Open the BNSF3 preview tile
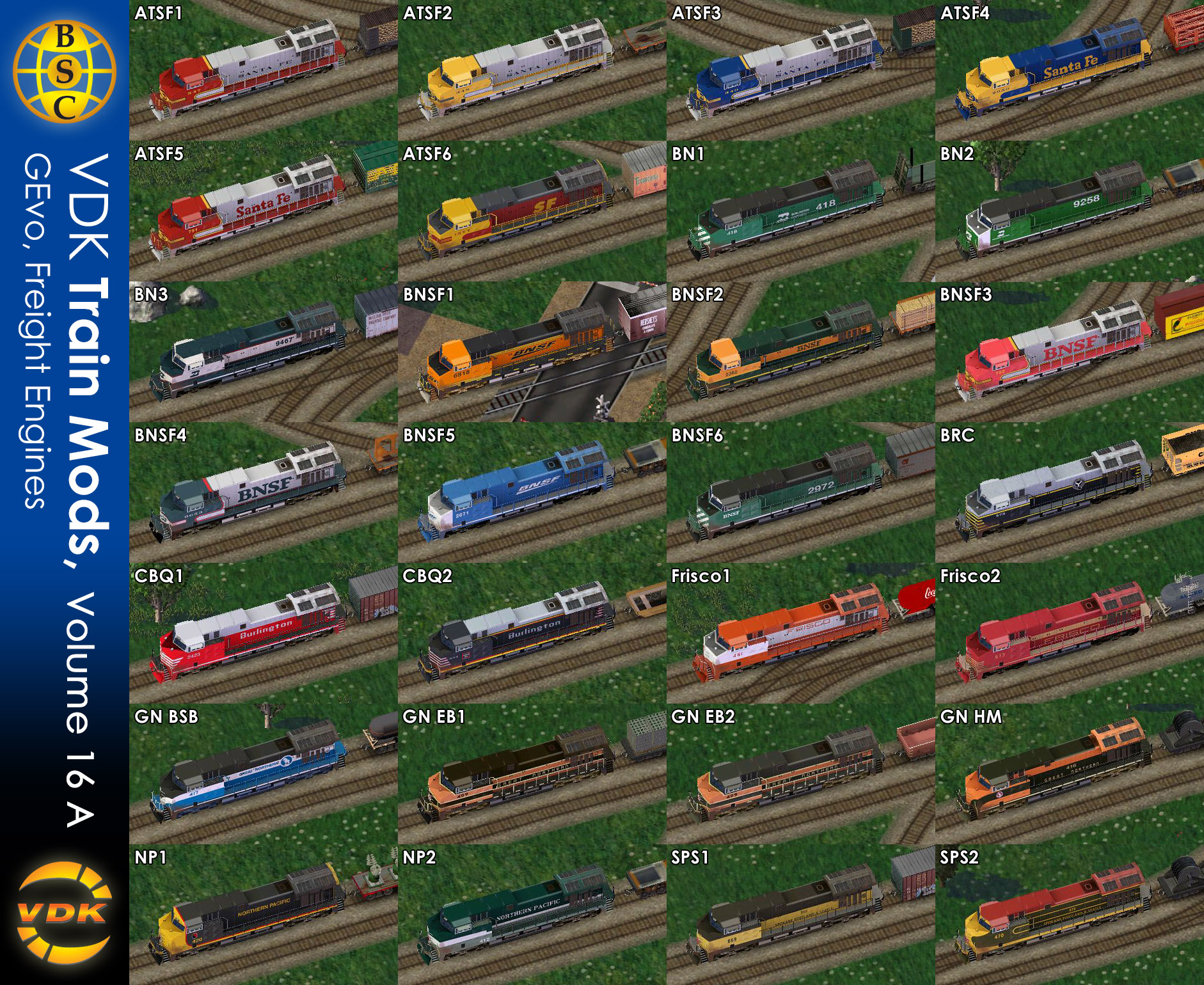This screenshot has height=985, width=1204. pyautogui.click(x=1069, y=352)
